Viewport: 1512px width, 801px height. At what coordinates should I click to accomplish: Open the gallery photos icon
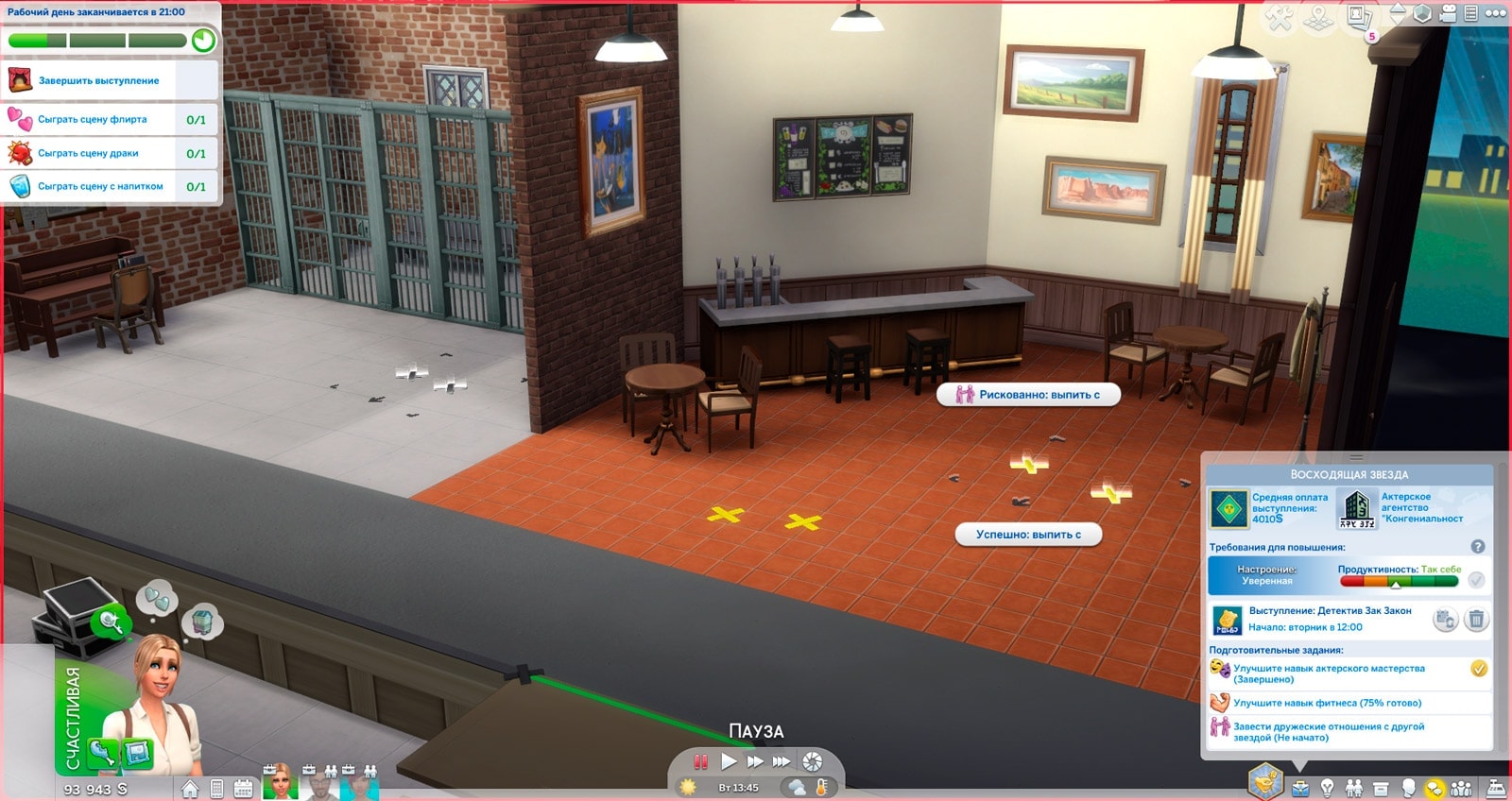(1359, 17)
